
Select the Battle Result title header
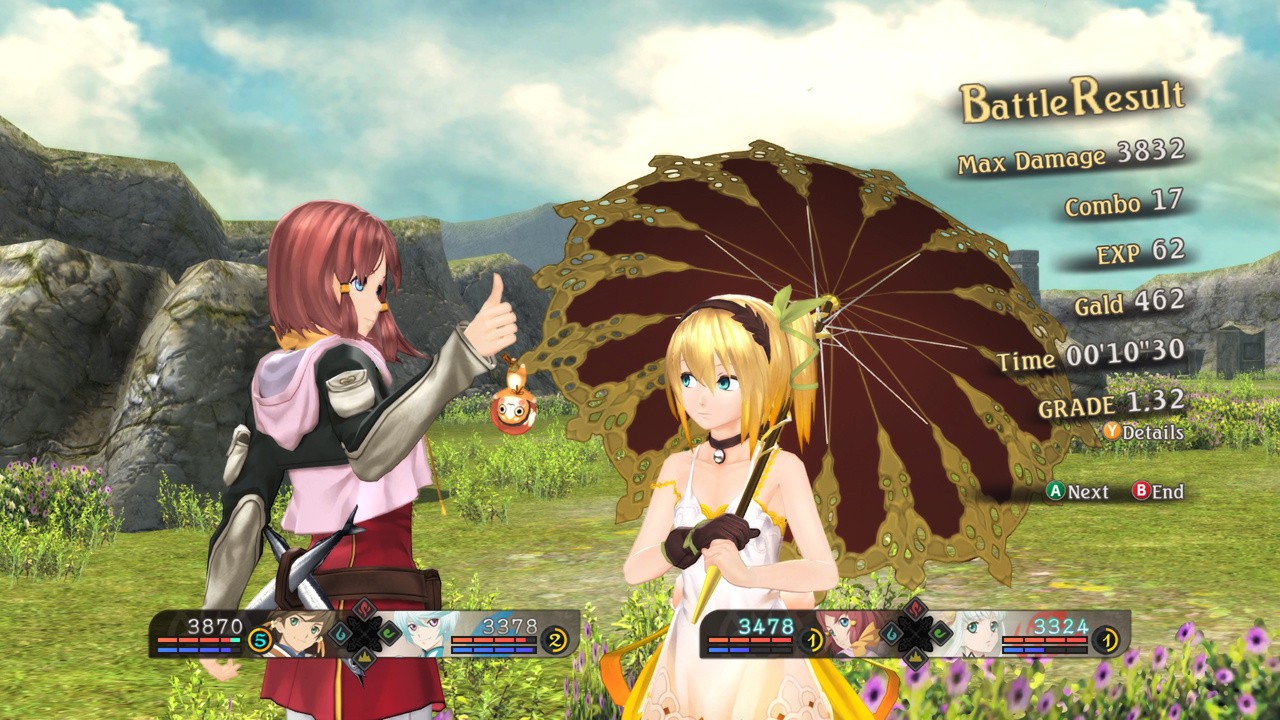click(x=1070, y=99)
